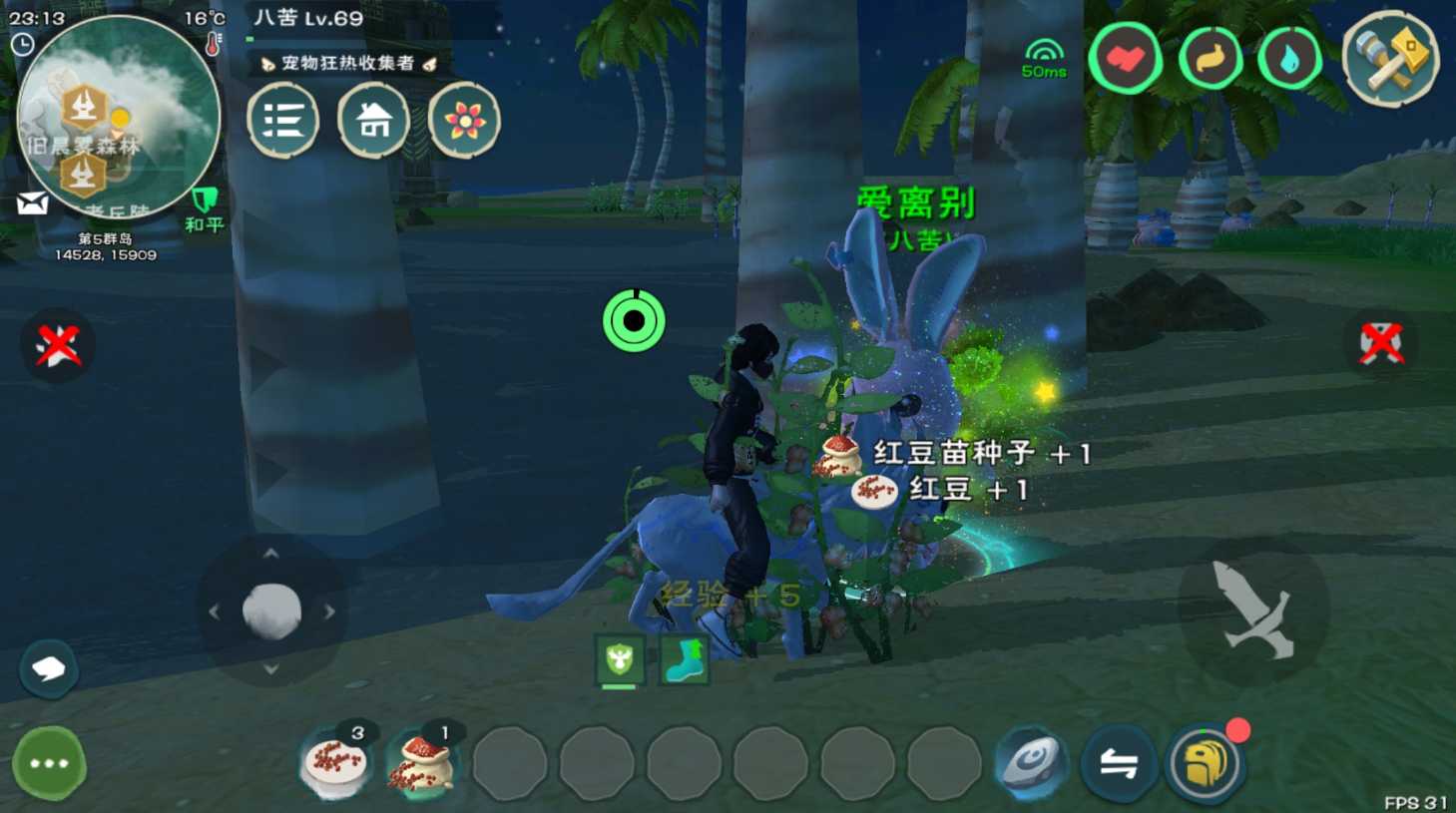This screenshot has height=813, width=1456.
Task: Check the red meat hunger ring indicator
Action: pyautogui.click(x=1126, y=58)
